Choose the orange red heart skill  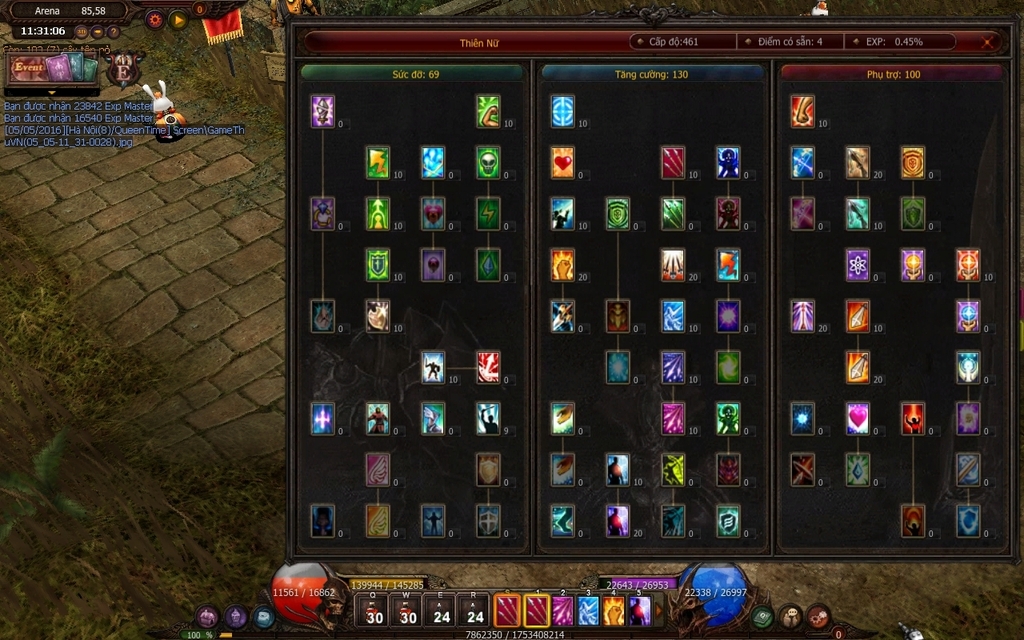pos(562,162)
